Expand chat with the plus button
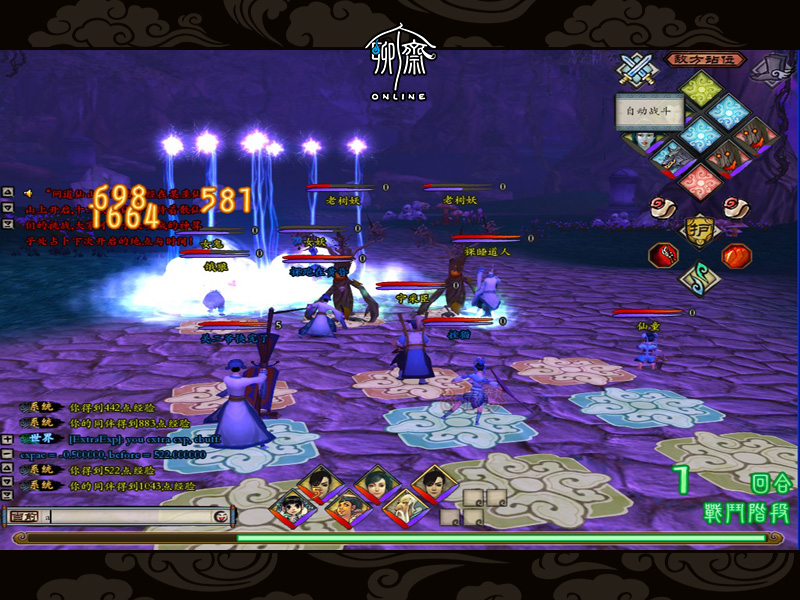This screenshot has width=800, height=600. [x=7, y=439]
